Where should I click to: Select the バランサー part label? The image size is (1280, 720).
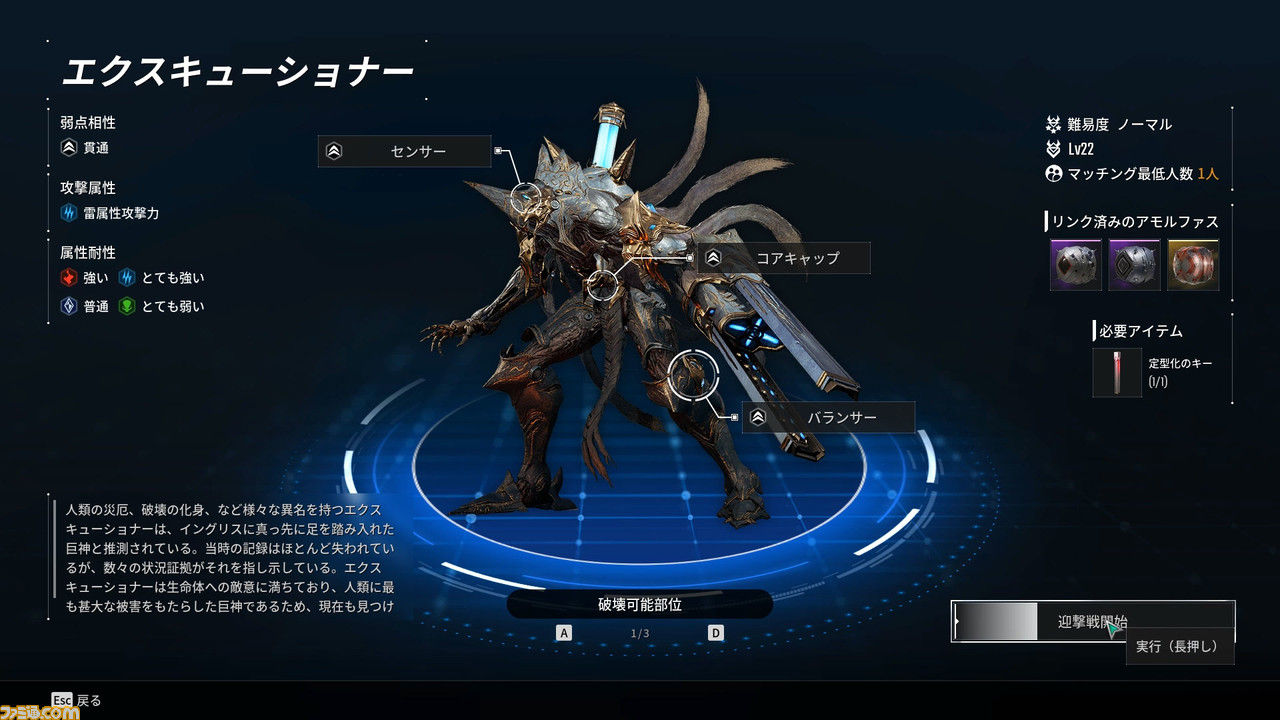click(x=828, y=417)
